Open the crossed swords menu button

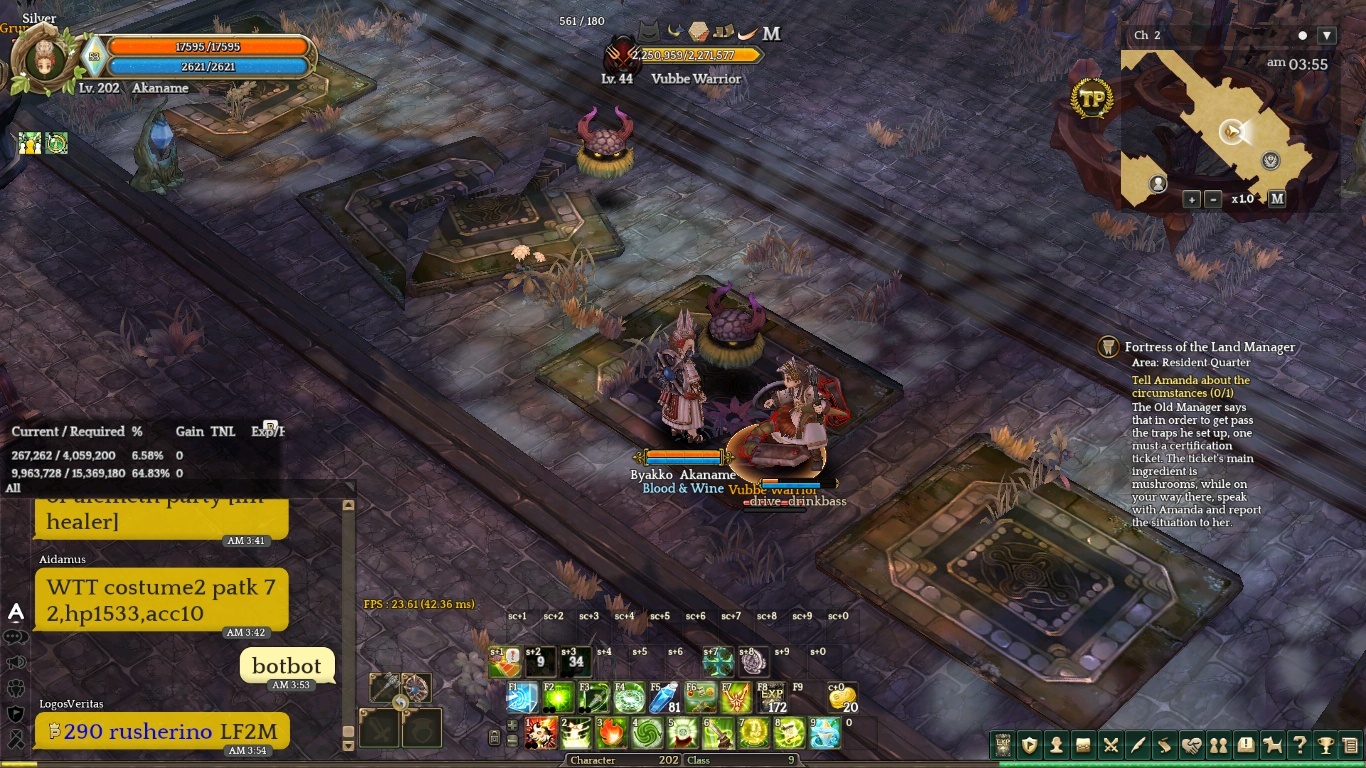pos(1110,745)
